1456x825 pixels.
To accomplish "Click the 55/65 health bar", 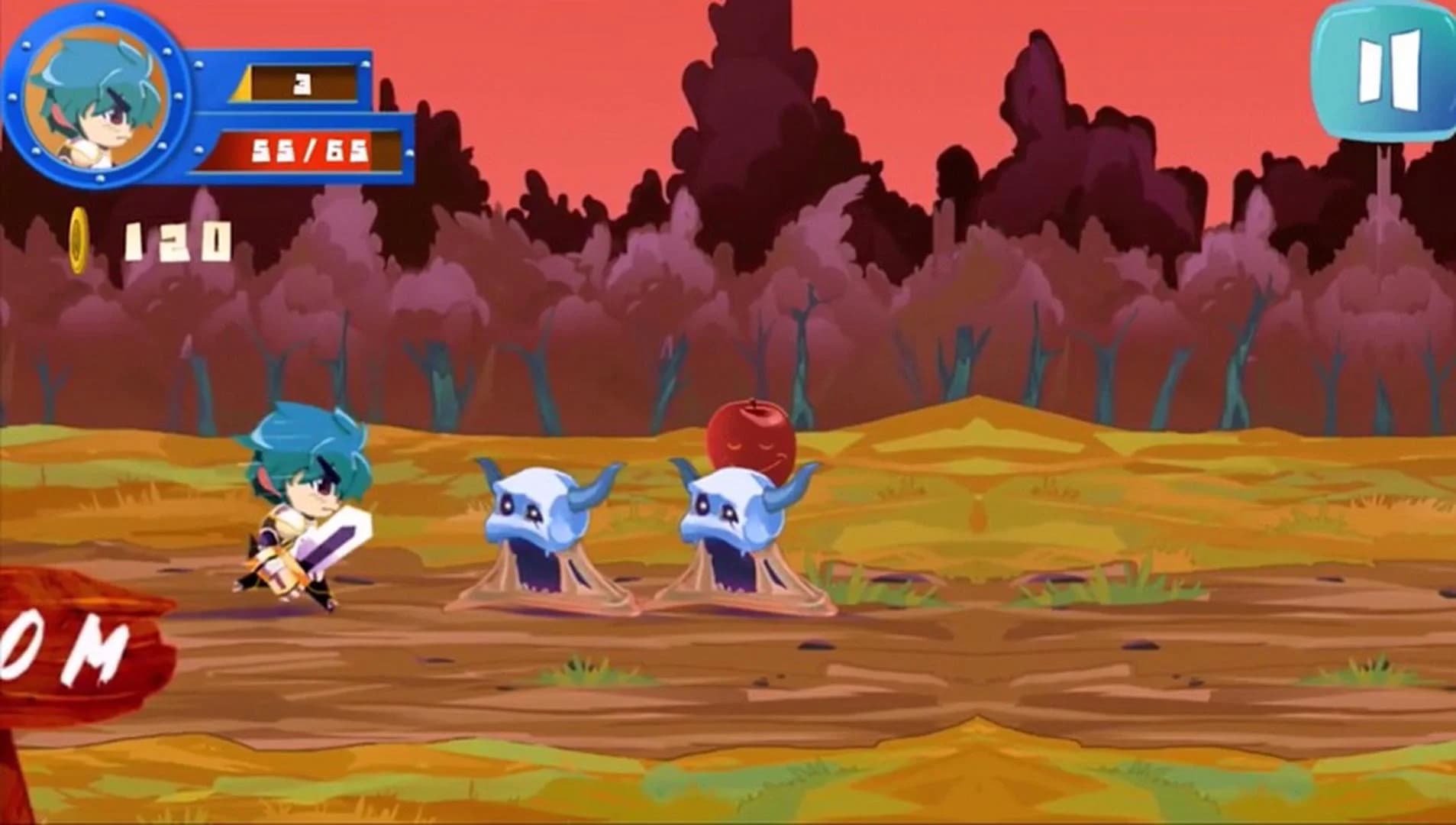I will coord(308,149).
